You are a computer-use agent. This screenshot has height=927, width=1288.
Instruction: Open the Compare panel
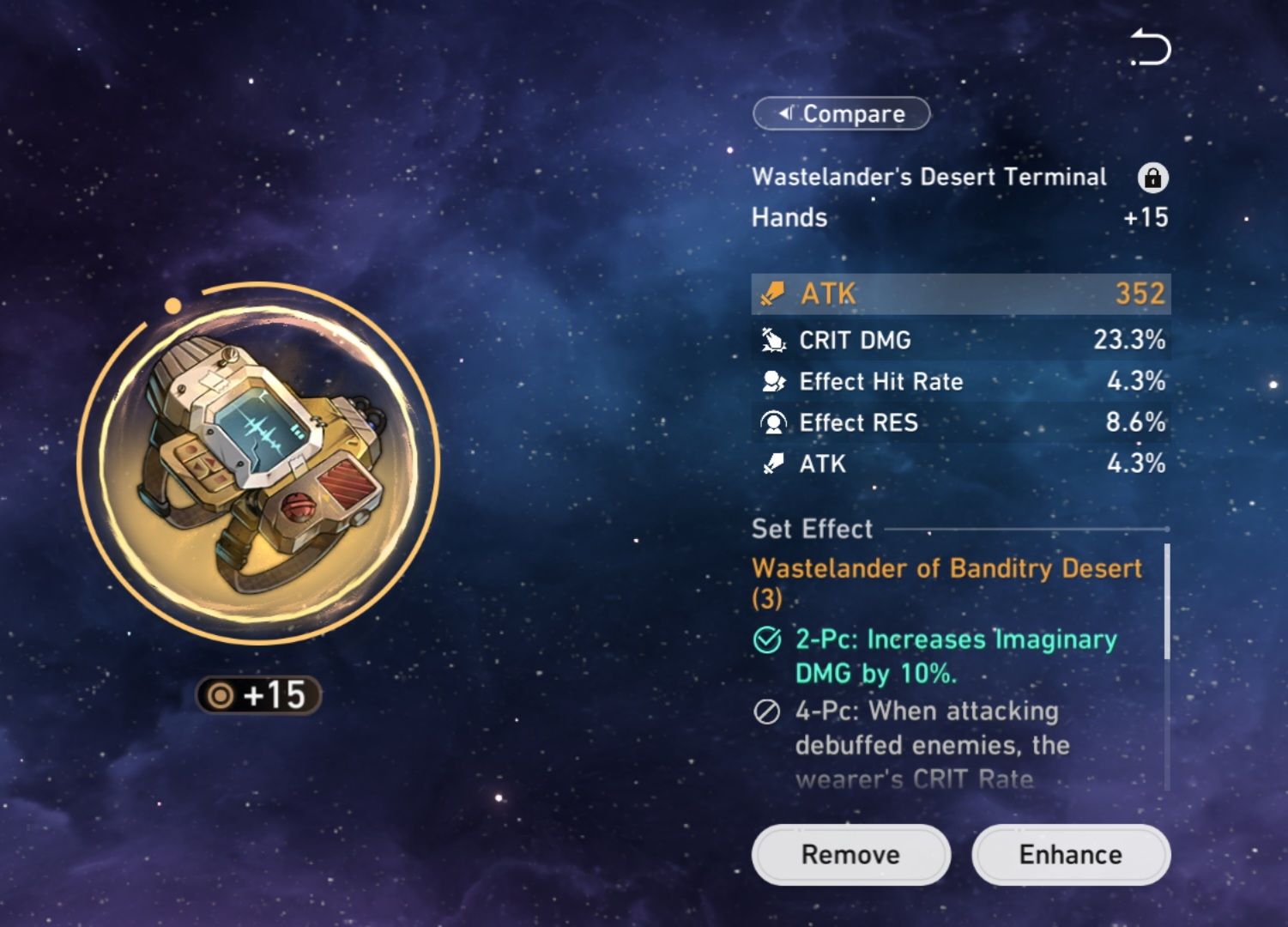point(840,113)
